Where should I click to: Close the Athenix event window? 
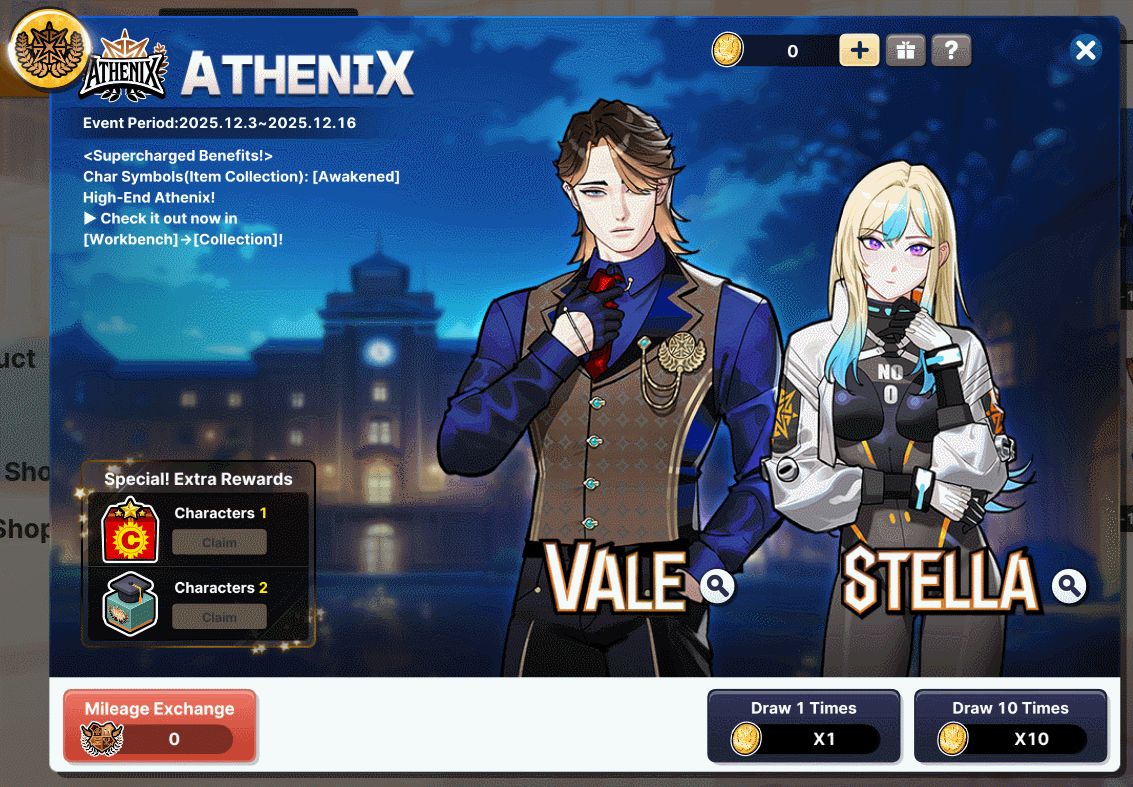pyautogui.click(x=1085, y=50)
